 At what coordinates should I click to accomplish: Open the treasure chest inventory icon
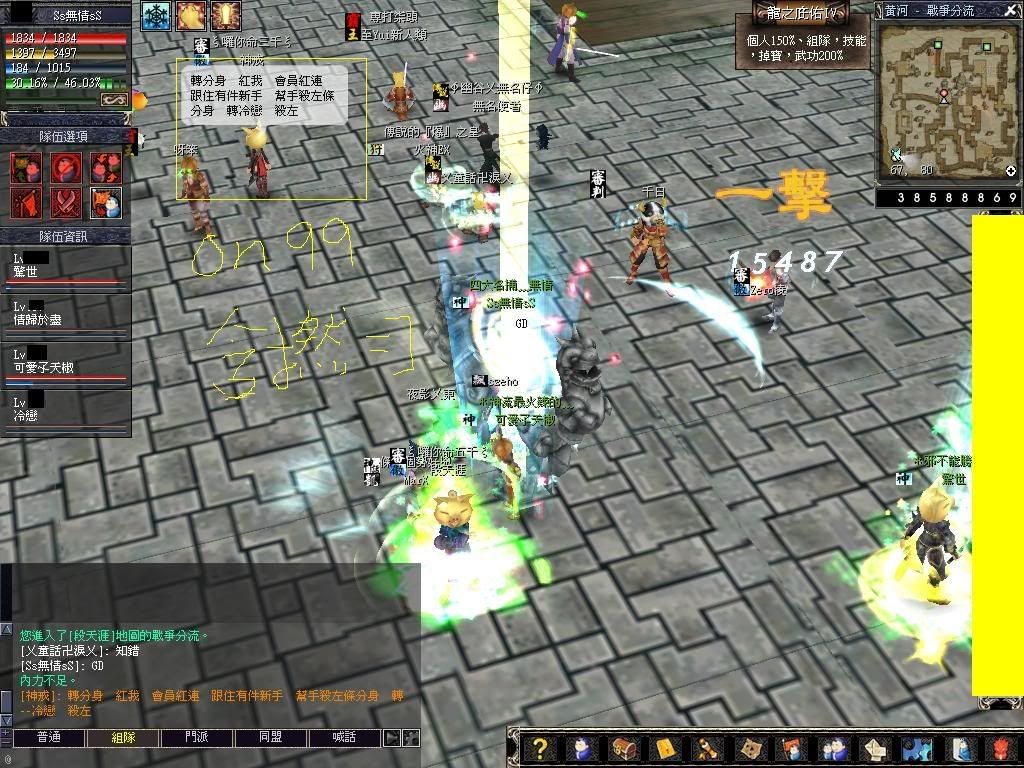click(x=623, y=749)
